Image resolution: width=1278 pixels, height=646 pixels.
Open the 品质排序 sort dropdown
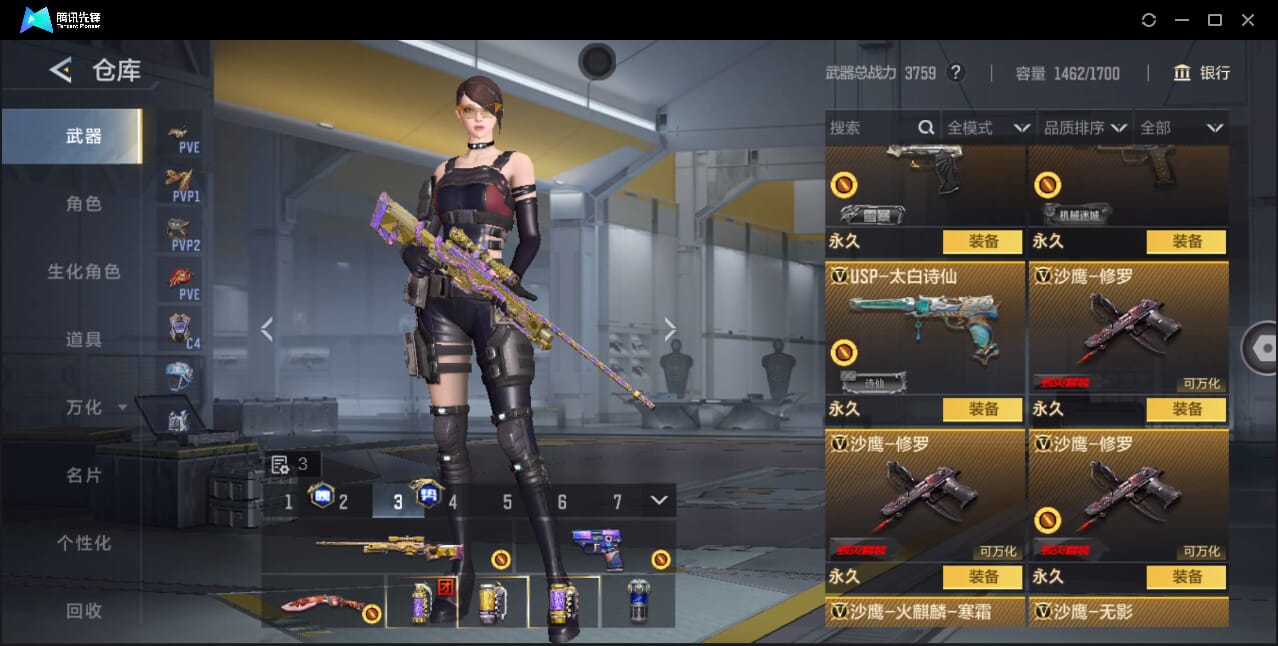tap(1085, 128)
